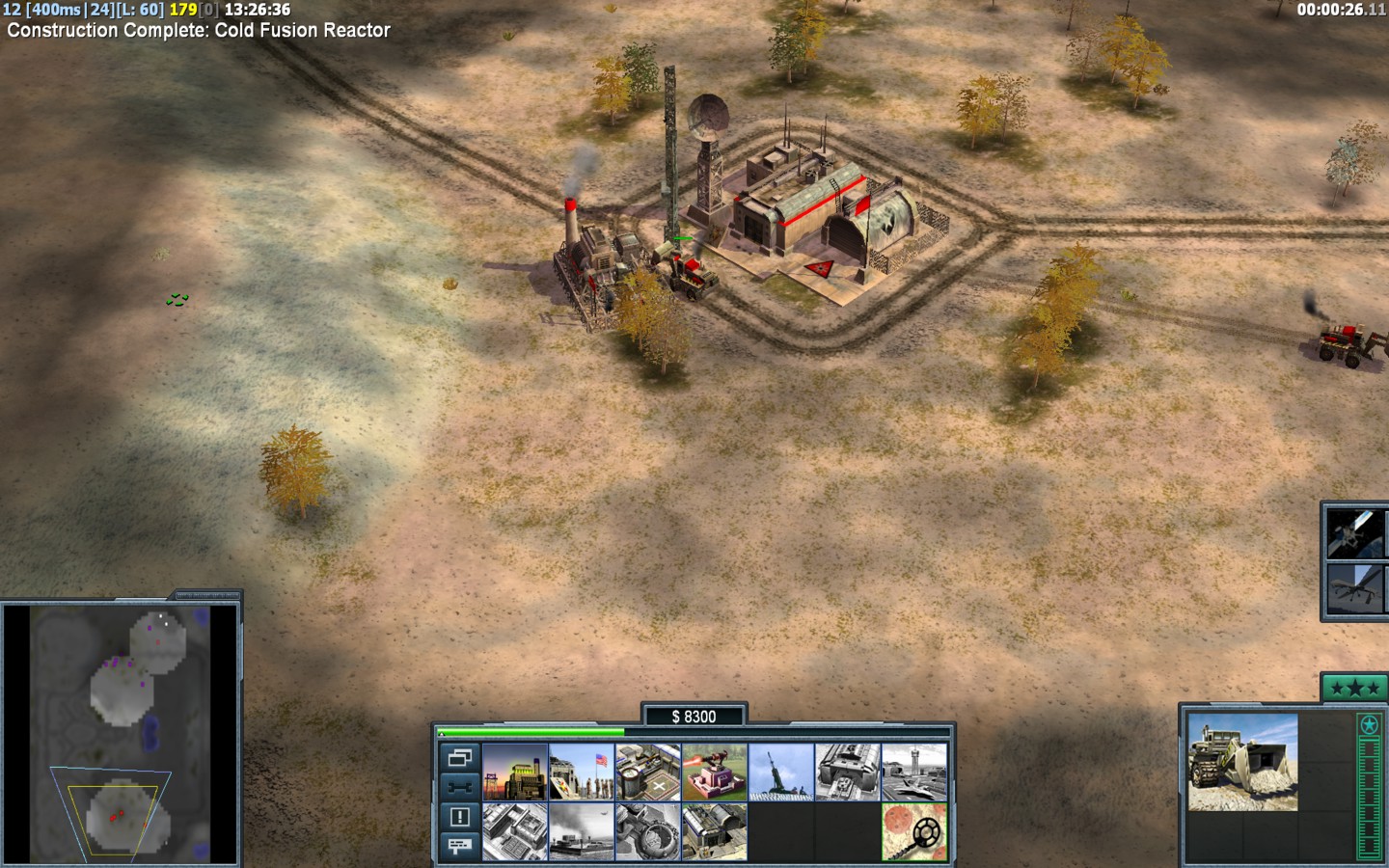Select the Strategy Center build icon
The width and height of the screenshot is (1389, 868).
click(515, 831)
